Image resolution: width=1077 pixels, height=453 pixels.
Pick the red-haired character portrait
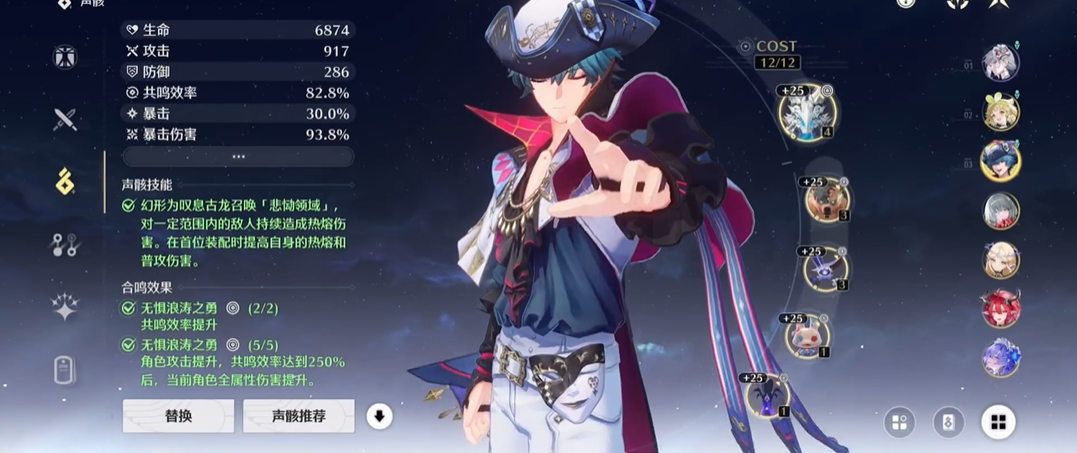click(1000, 308)
